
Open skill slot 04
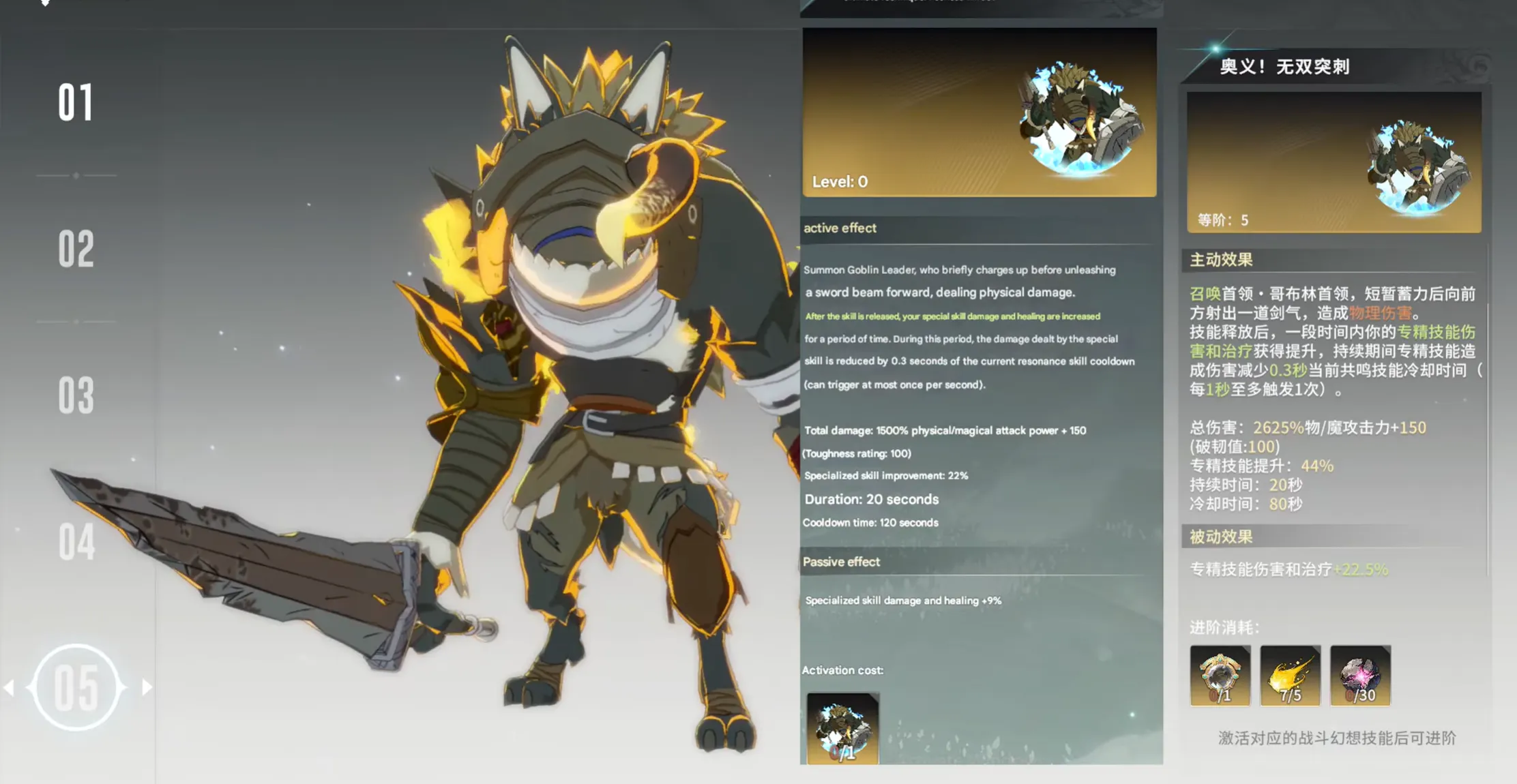point(77,541)
